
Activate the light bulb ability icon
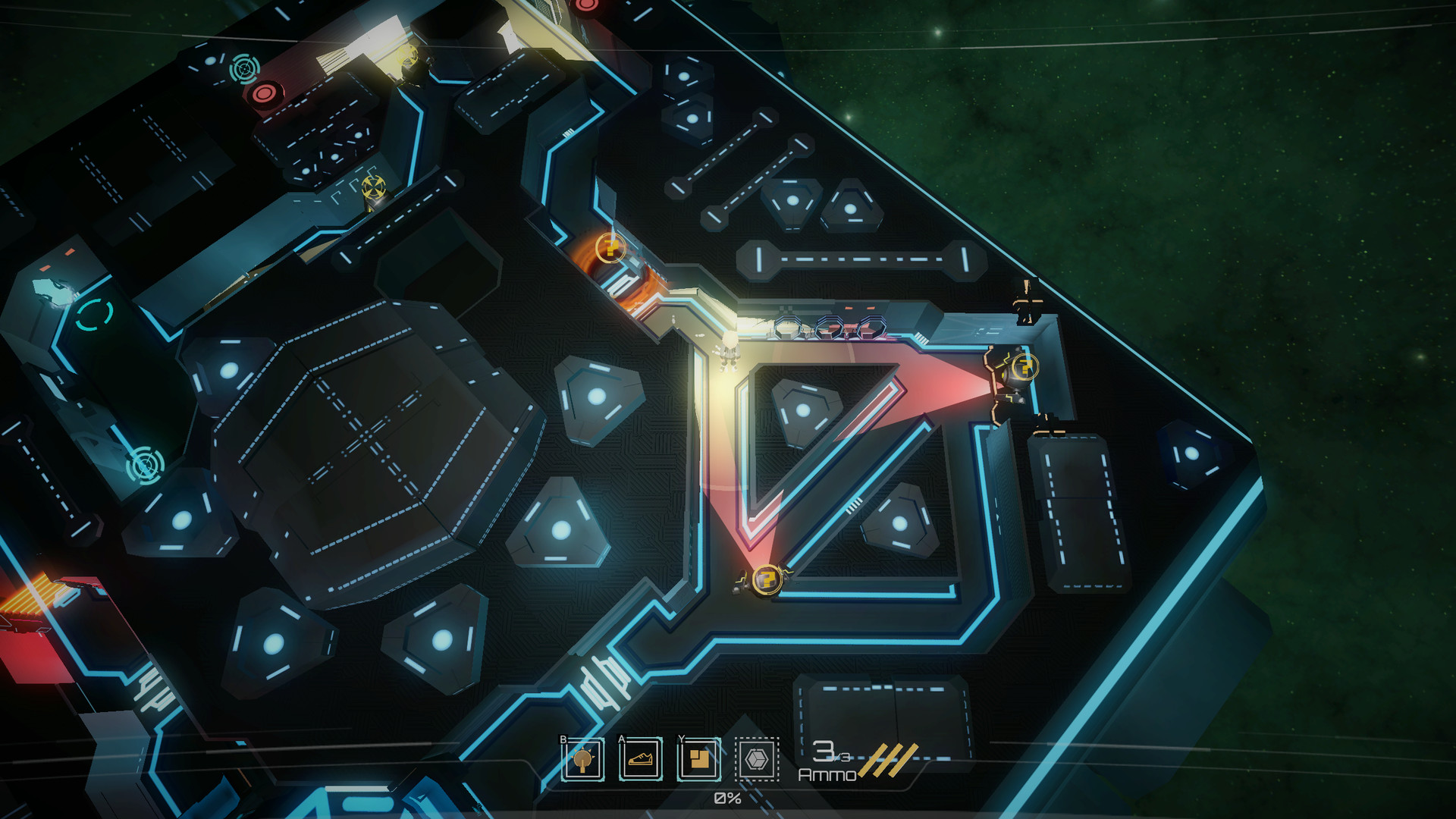point(582,759)
